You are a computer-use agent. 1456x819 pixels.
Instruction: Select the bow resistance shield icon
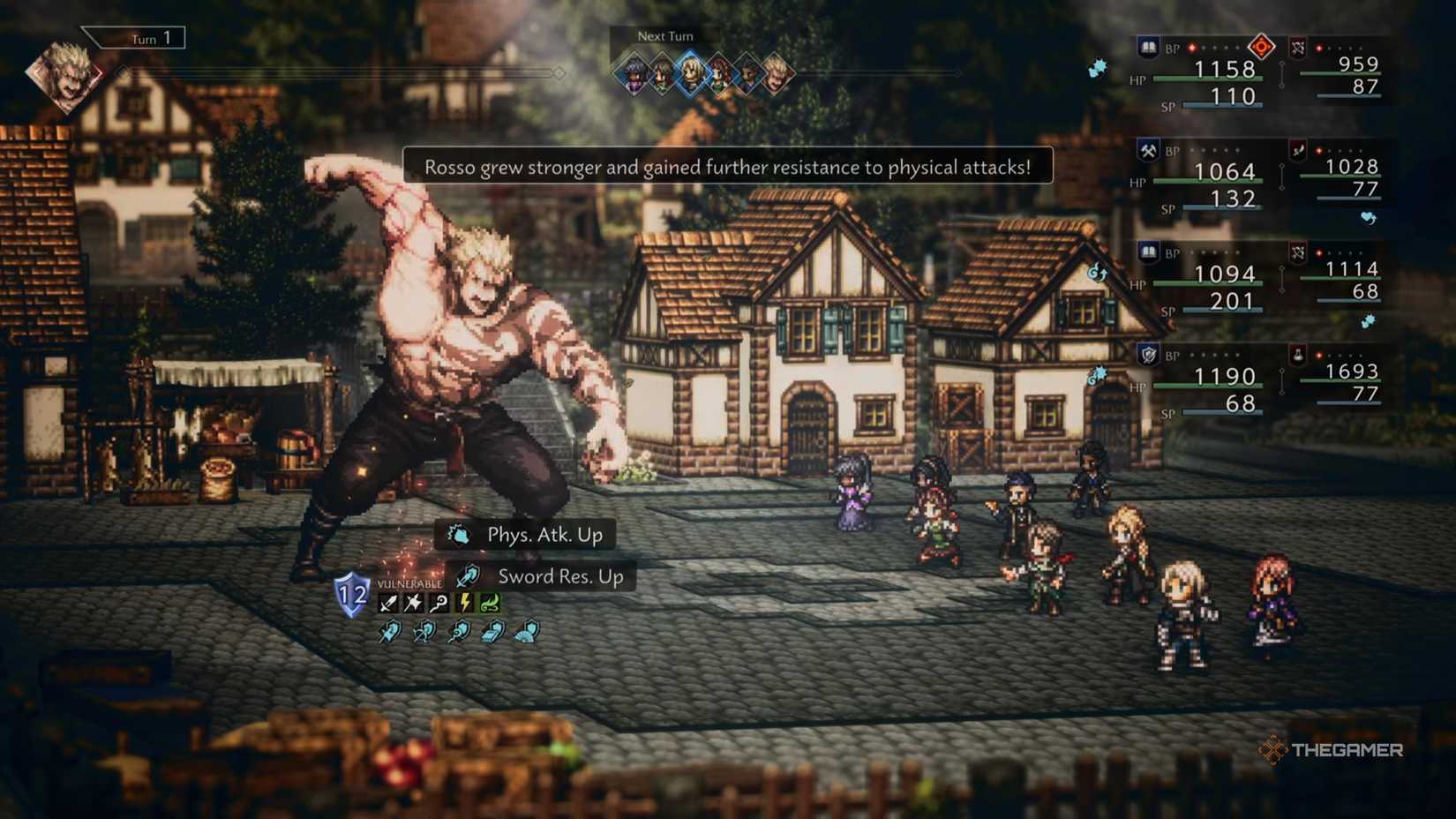click(425, 630)
